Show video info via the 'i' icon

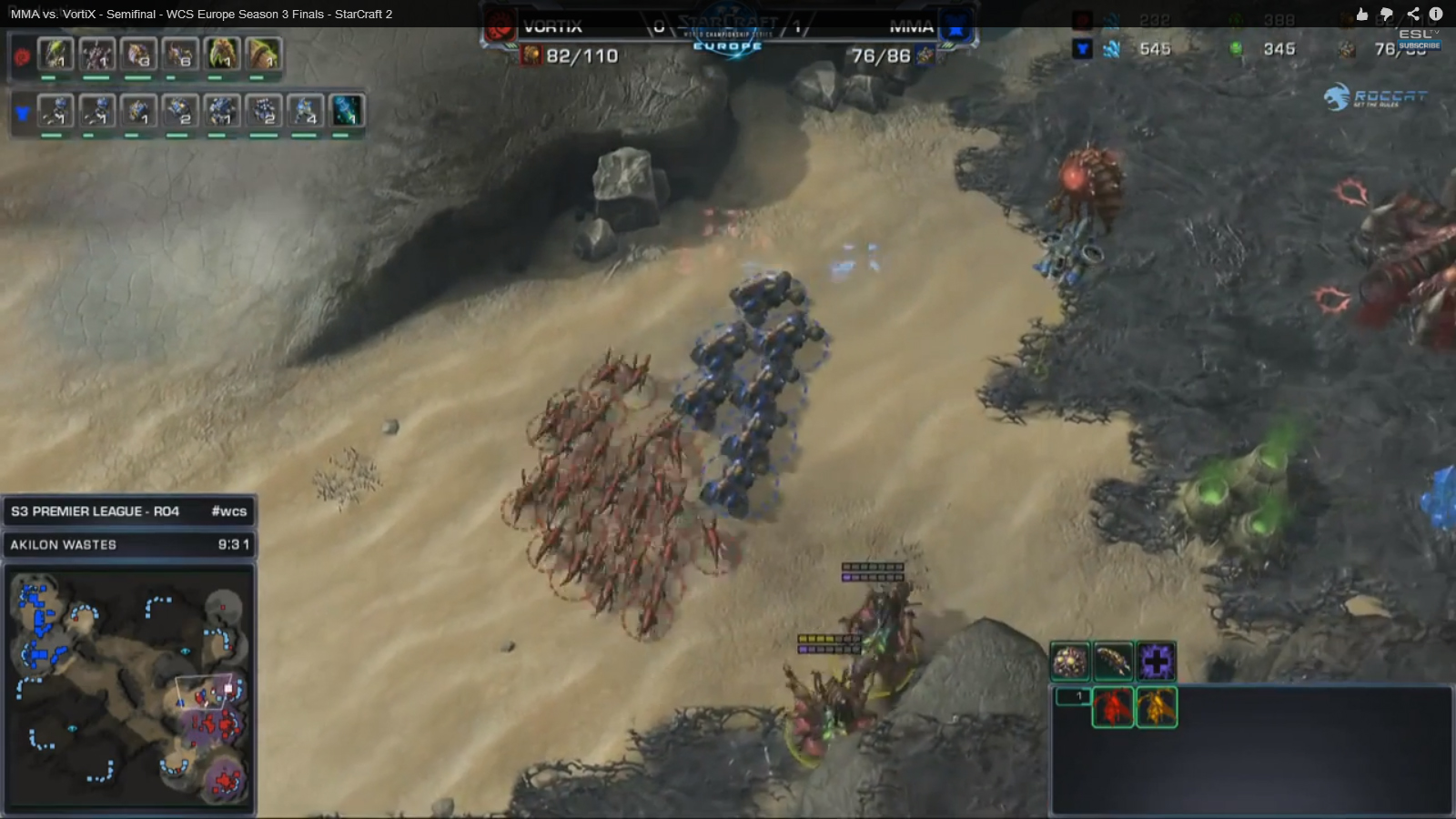(x=1436, y=14)
